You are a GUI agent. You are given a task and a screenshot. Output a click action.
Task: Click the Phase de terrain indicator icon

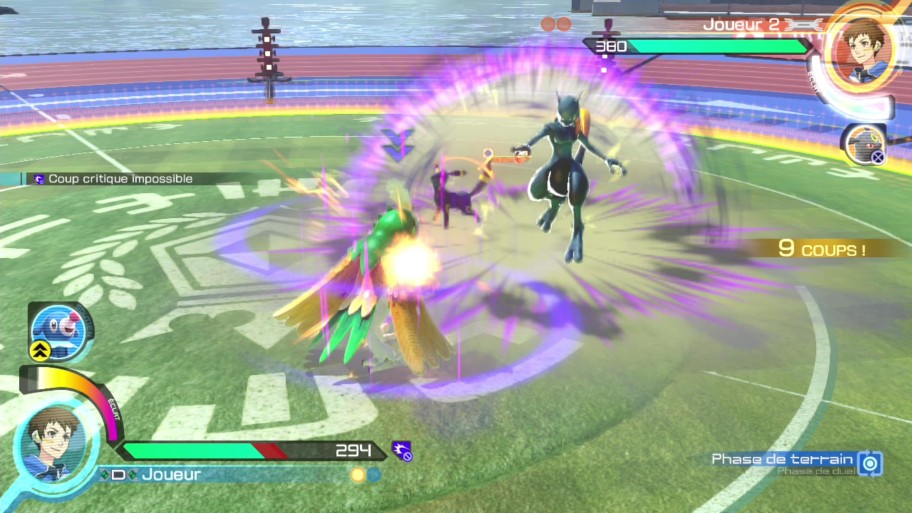coord(869,462)
